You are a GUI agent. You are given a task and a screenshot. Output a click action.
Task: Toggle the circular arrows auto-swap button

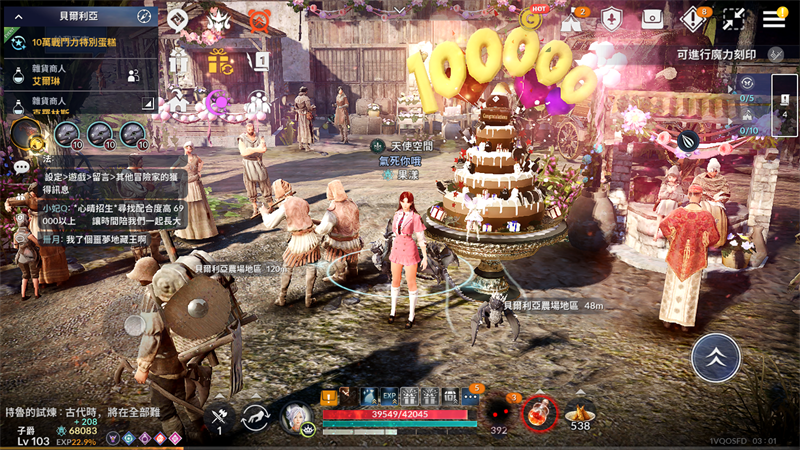coord(257,417)
